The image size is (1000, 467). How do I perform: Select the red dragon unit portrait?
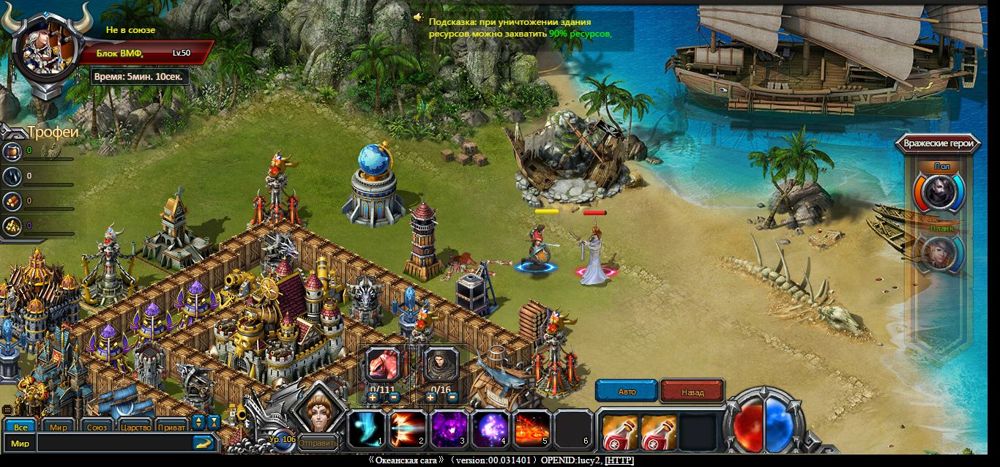[384, 364]
